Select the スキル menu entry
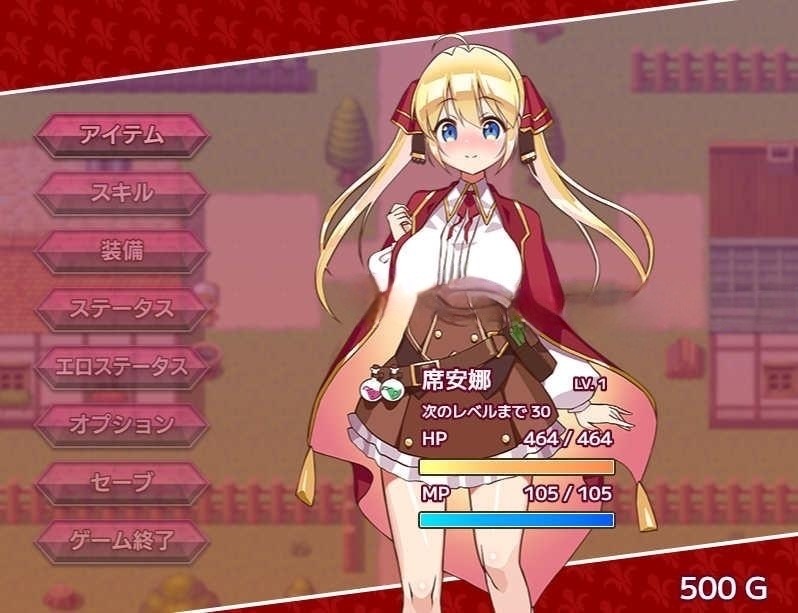 point(122,192)
